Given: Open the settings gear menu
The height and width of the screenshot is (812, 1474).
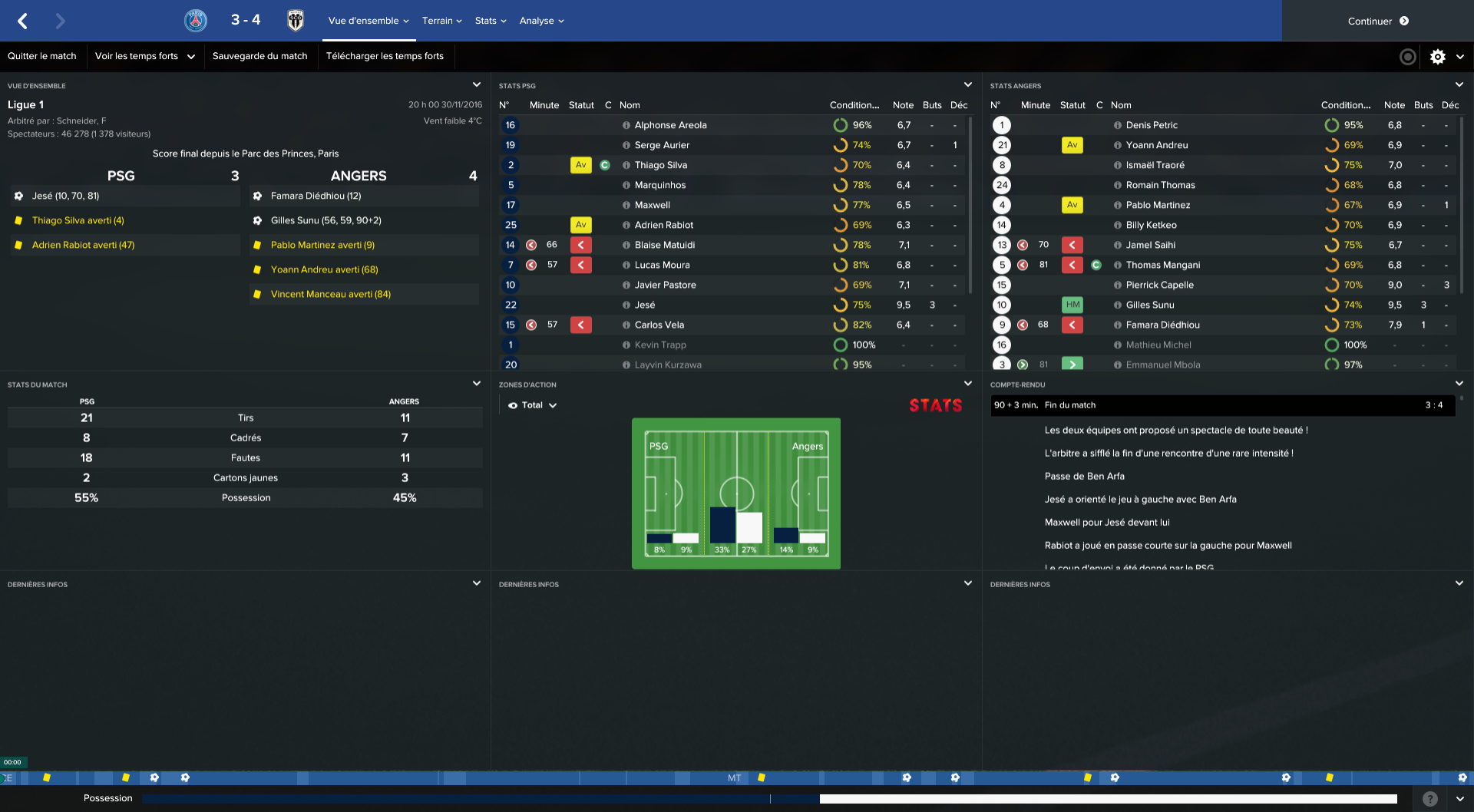Looking at the screenshot, I should pyautogui.click(x=1437, y=56).
